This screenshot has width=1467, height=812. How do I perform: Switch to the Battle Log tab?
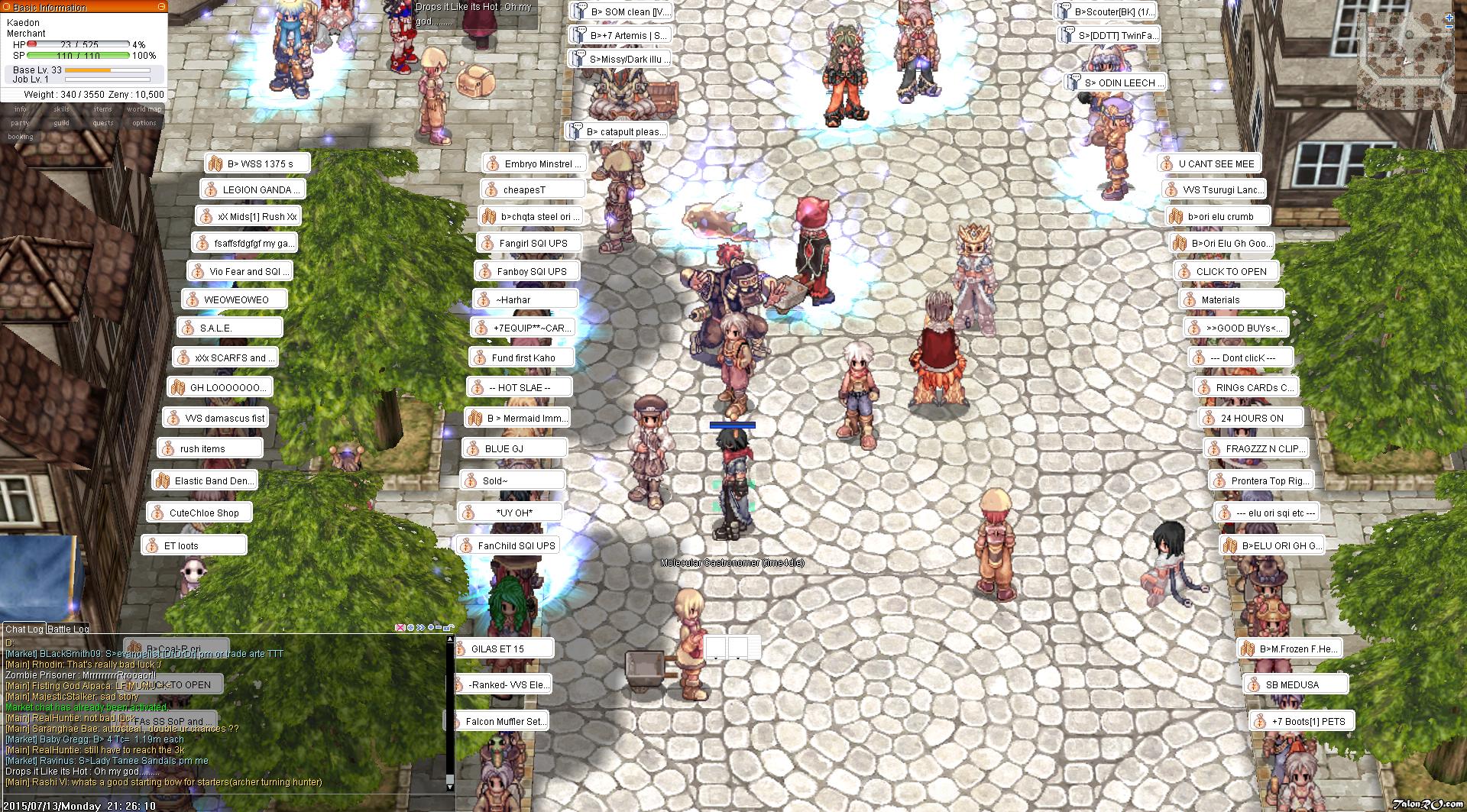tap(67, 629)
